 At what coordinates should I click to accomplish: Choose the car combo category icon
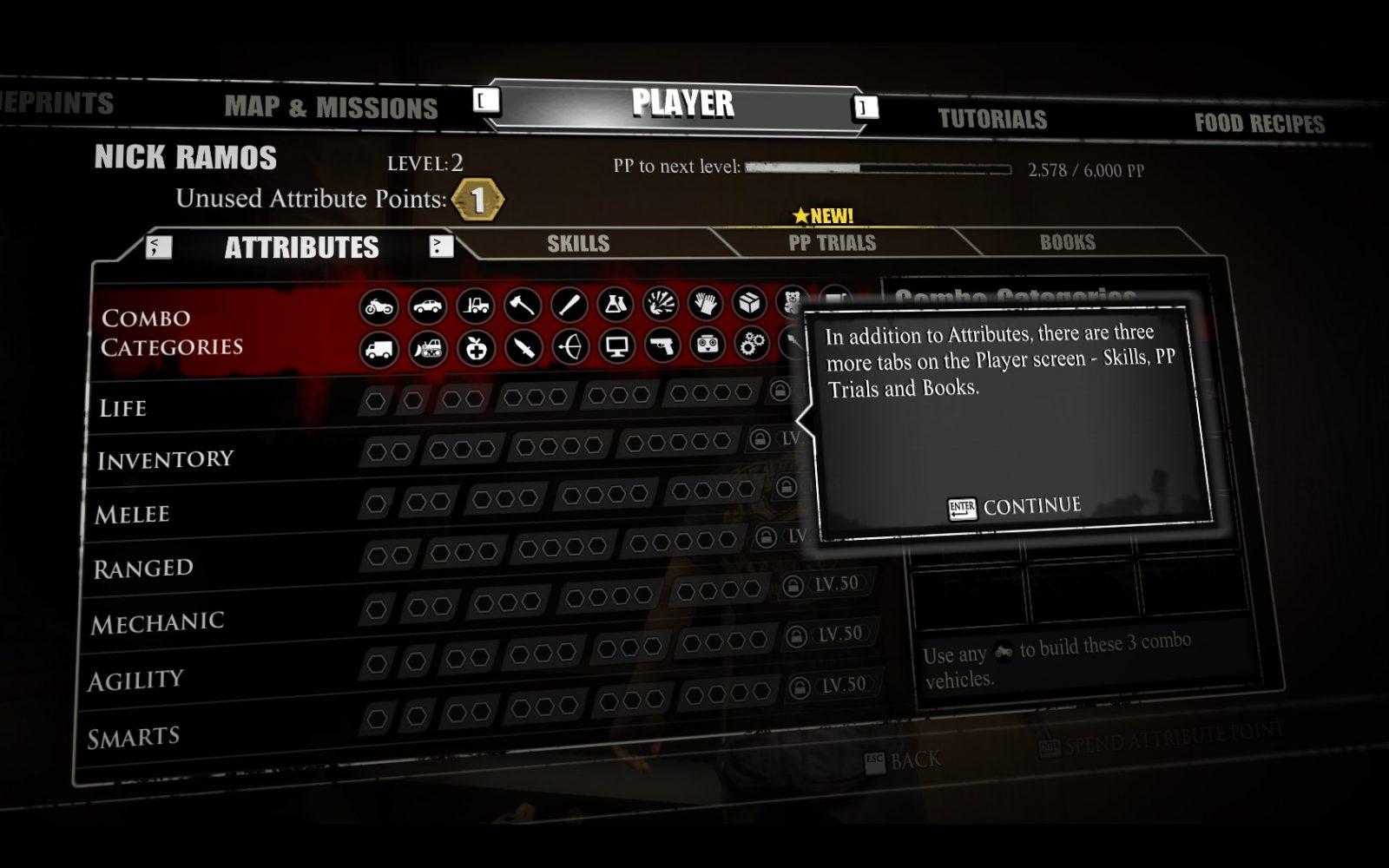point(427,306)
